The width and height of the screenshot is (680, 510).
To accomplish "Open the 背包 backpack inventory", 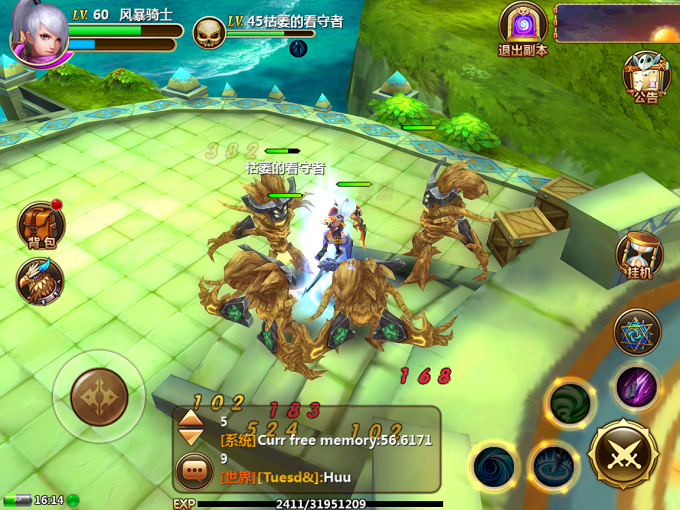I will (41, 224).
